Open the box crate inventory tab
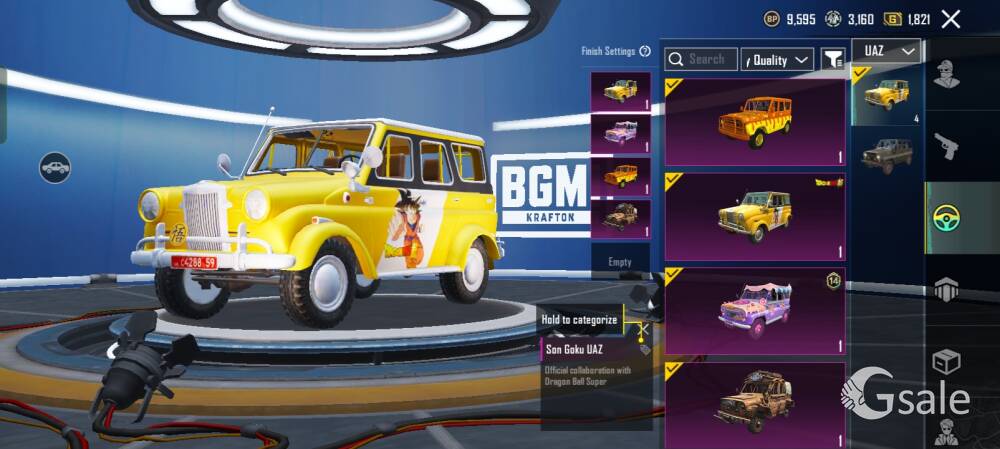 click(946, 362)
